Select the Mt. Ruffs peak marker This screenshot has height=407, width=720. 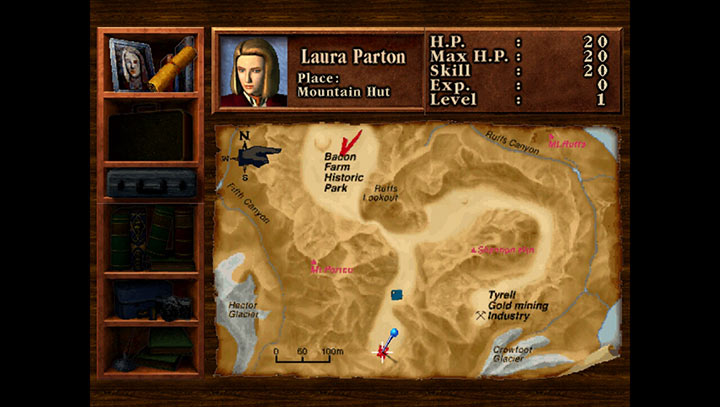[x=566, y=142]
